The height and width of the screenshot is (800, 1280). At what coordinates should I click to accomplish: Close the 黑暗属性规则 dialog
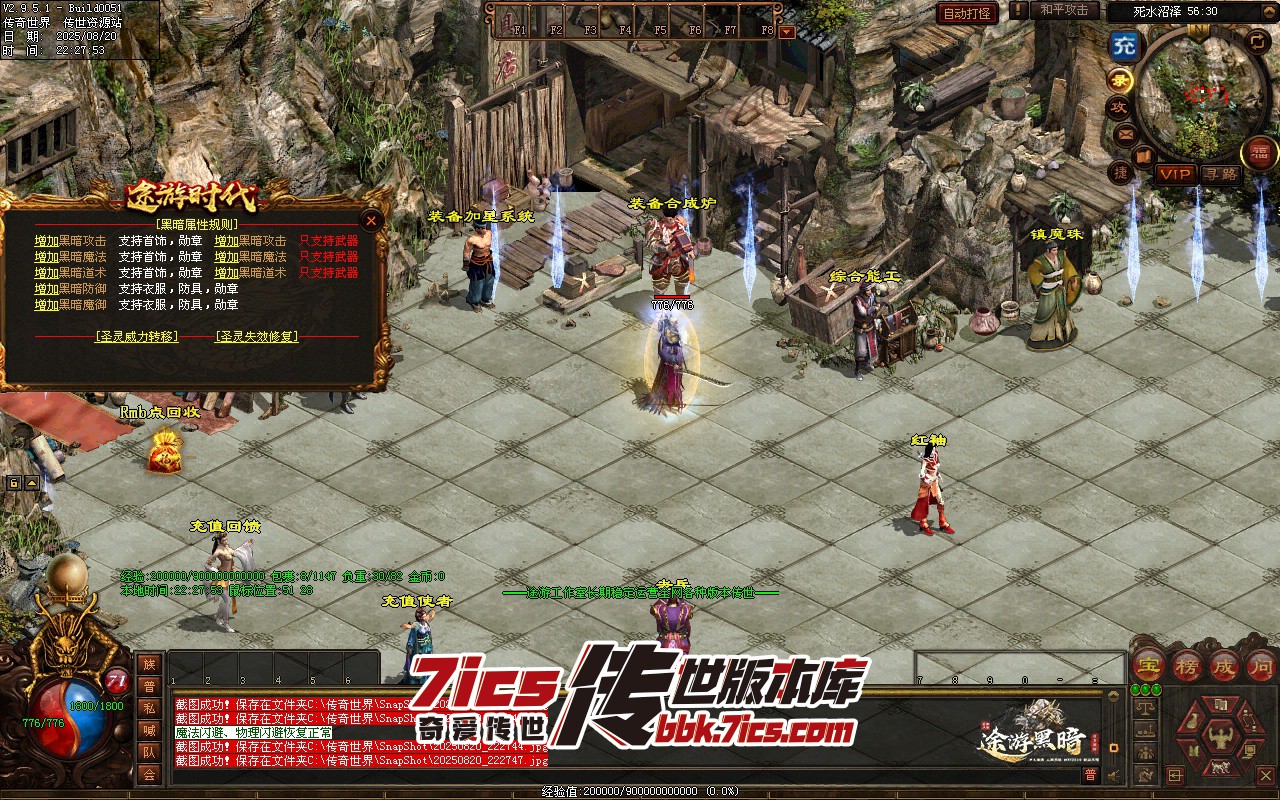pyautogui.click(x=372, y=220)
